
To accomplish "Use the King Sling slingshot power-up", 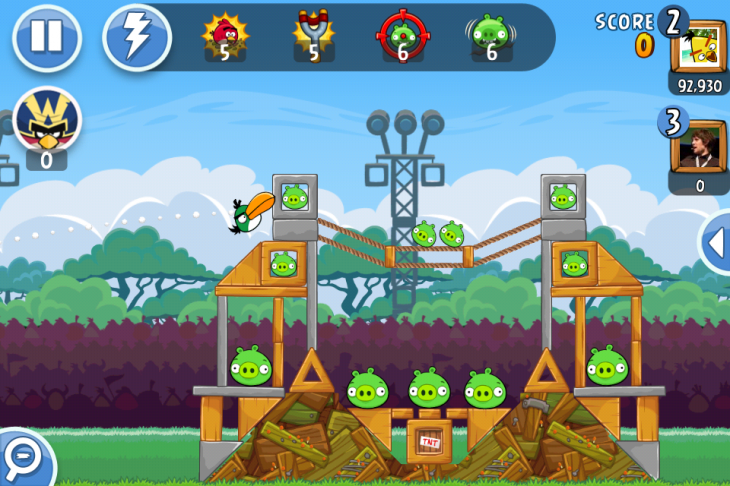I will point(314,36).
